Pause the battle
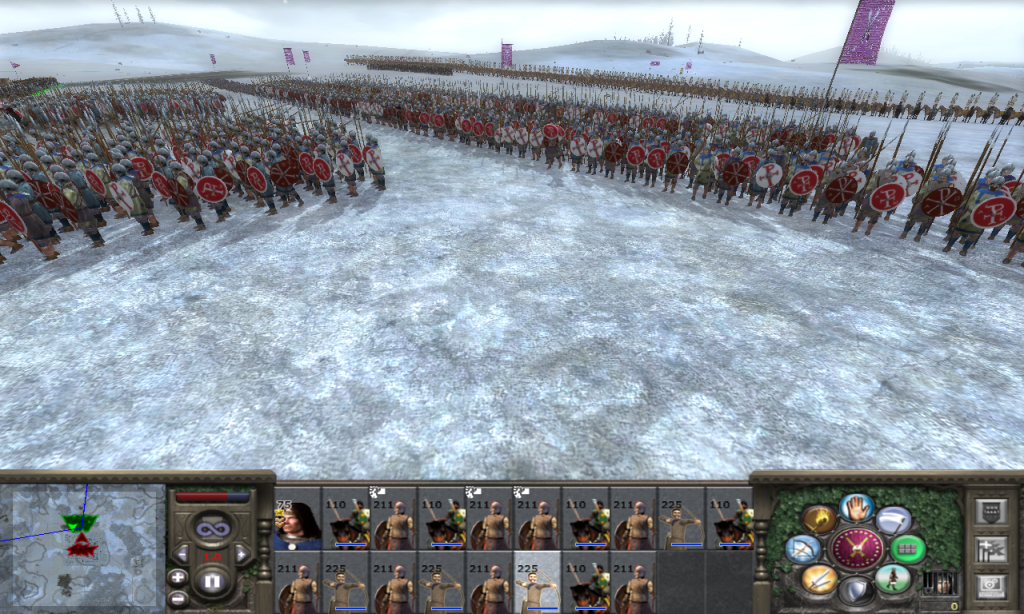Screen dimensions: 1024x614 point(211,581)
